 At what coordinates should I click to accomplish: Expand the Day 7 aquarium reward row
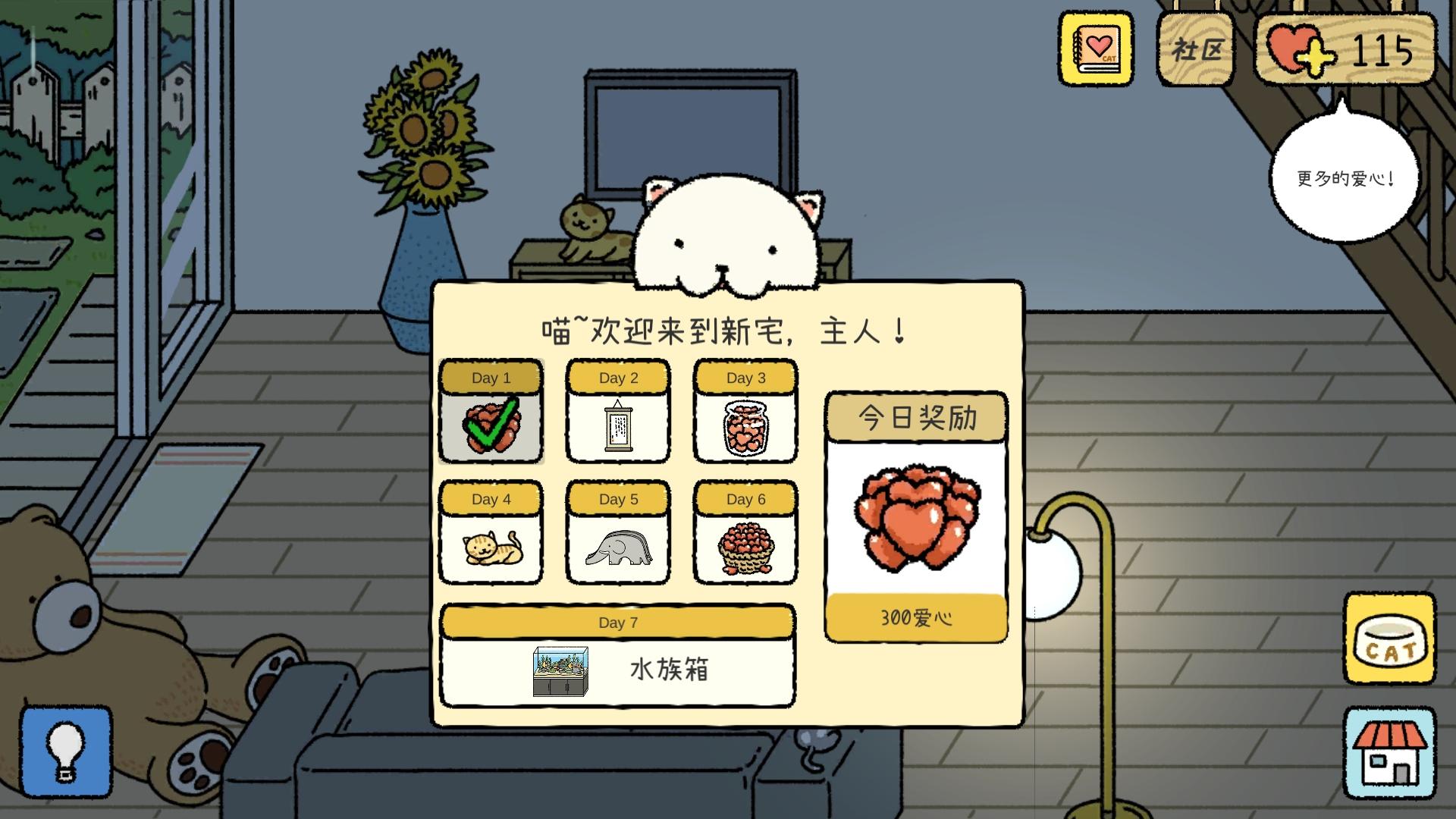coord(618,660)
